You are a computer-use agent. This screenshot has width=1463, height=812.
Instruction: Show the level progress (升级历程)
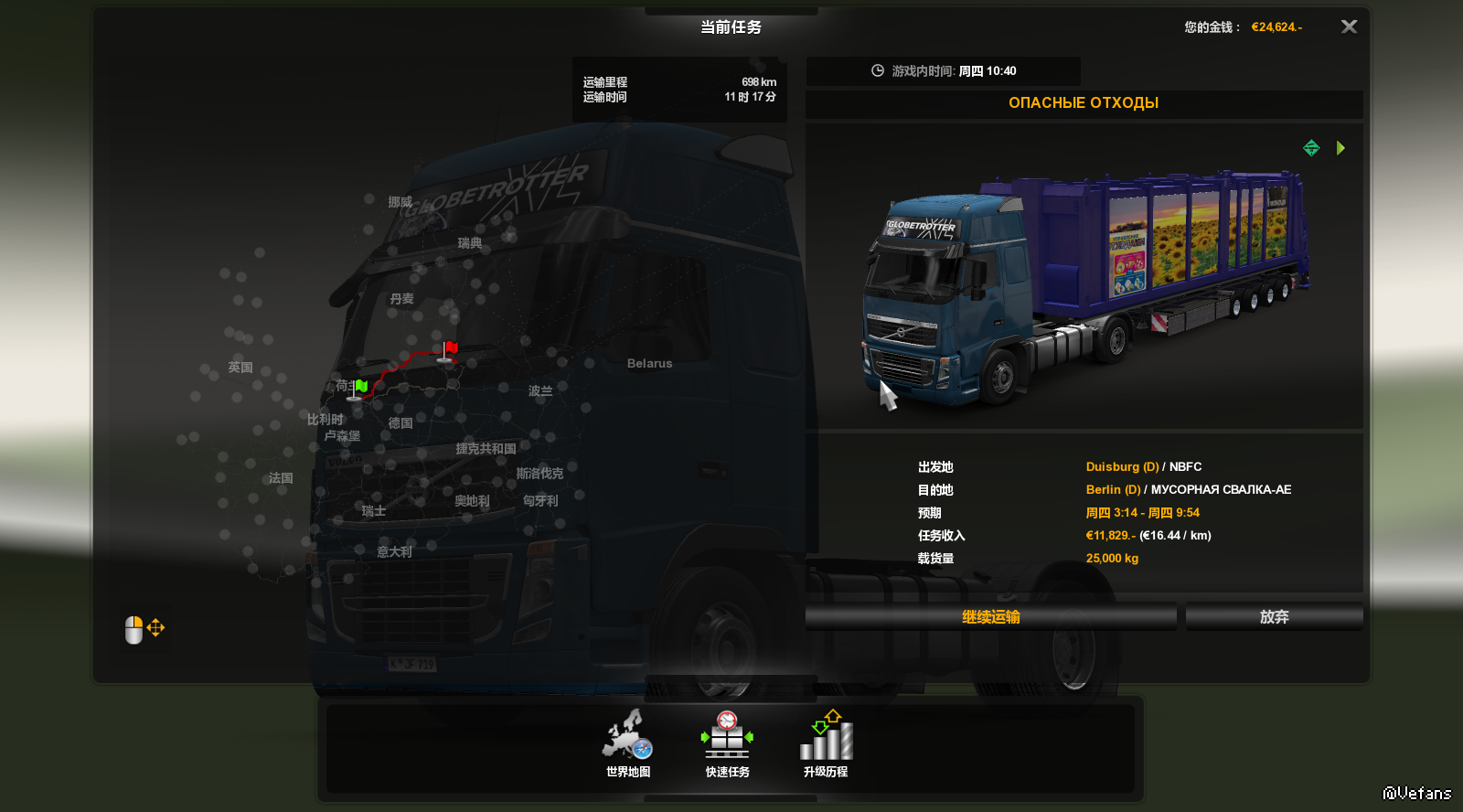pos(826,743)
